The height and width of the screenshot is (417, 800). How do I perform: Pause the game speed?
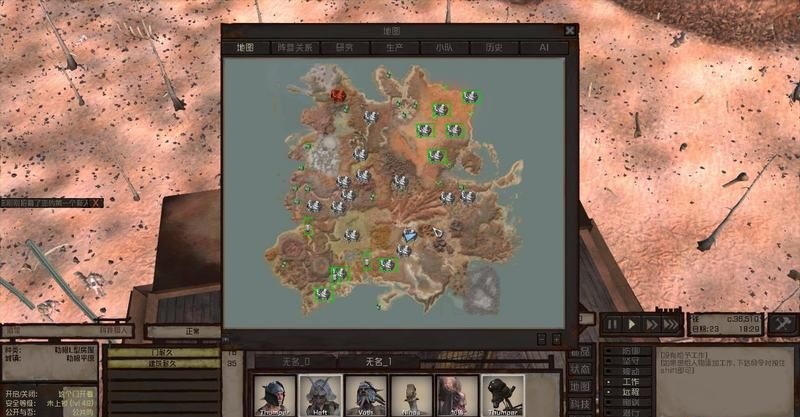pos(612,324)
